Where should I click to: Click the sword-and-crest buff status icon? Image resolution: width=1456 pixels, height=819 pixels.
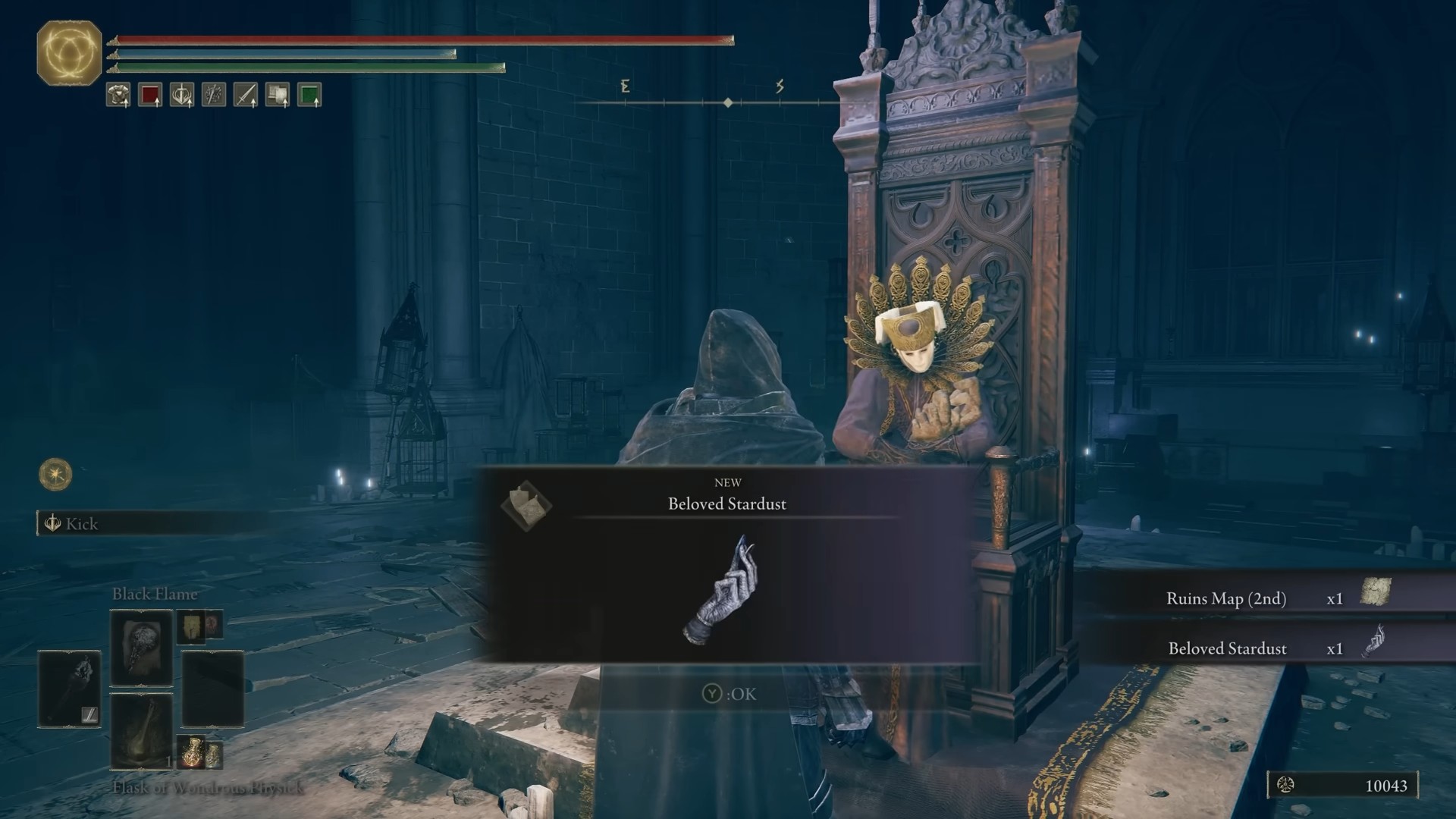(182, 95)
